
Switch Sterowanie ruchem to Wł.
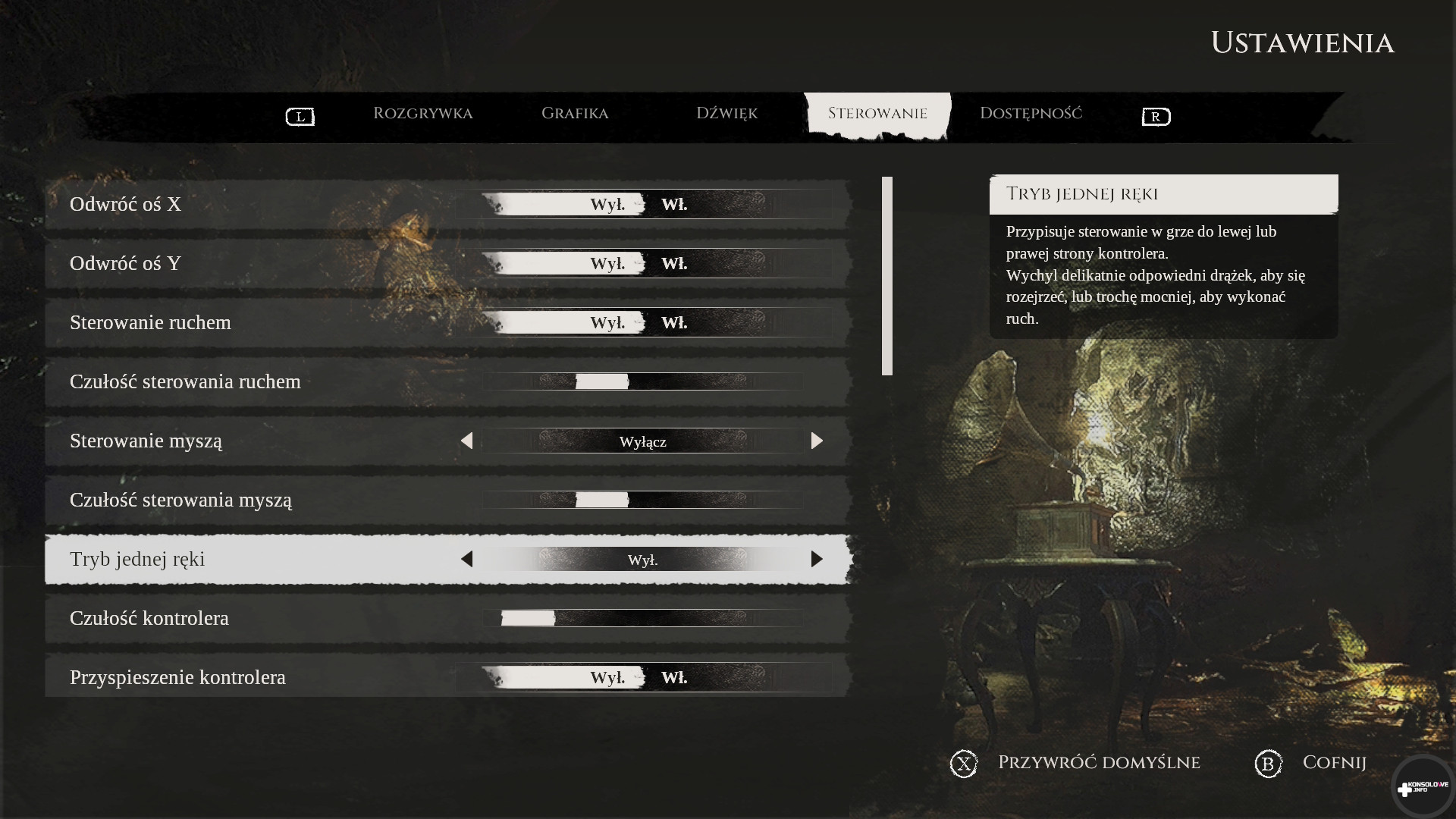(x=674, y=323)
